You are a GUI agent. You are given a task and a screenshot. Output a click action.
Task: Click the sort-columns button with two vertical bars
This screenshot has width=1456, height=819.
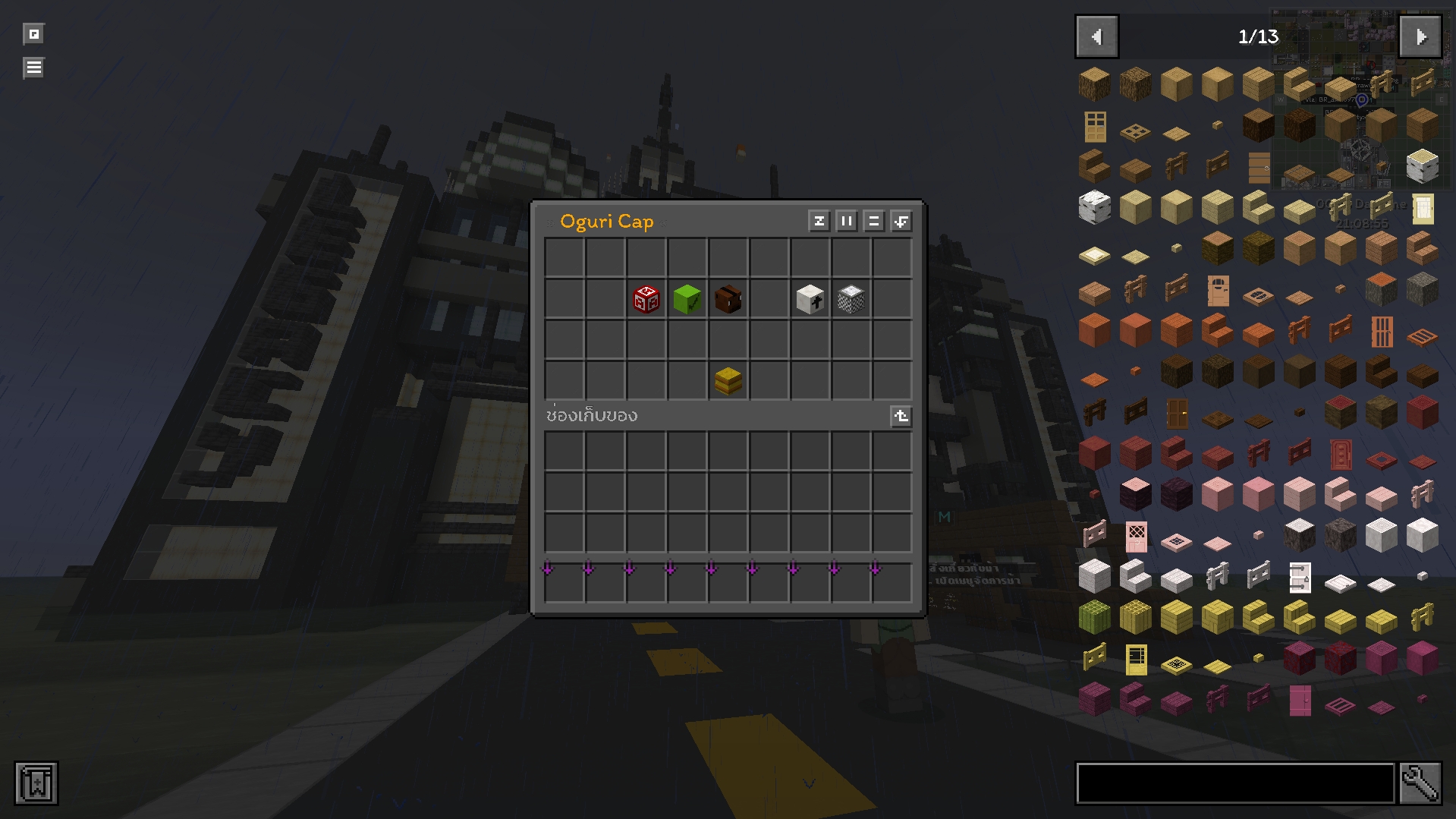[846, 221]
